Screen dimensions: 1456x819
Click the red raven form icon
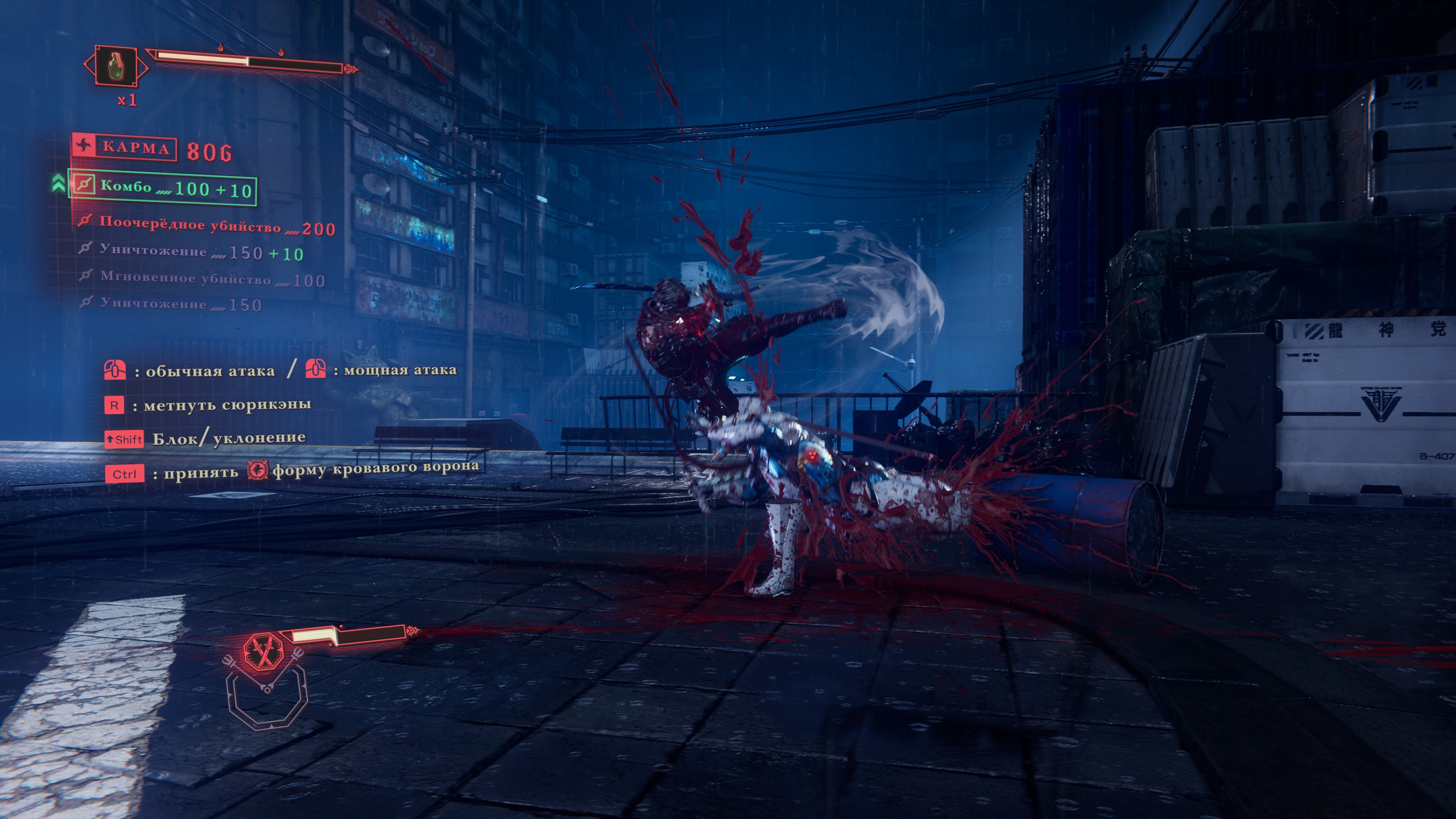pyautogui.click(x=257, y=470)
